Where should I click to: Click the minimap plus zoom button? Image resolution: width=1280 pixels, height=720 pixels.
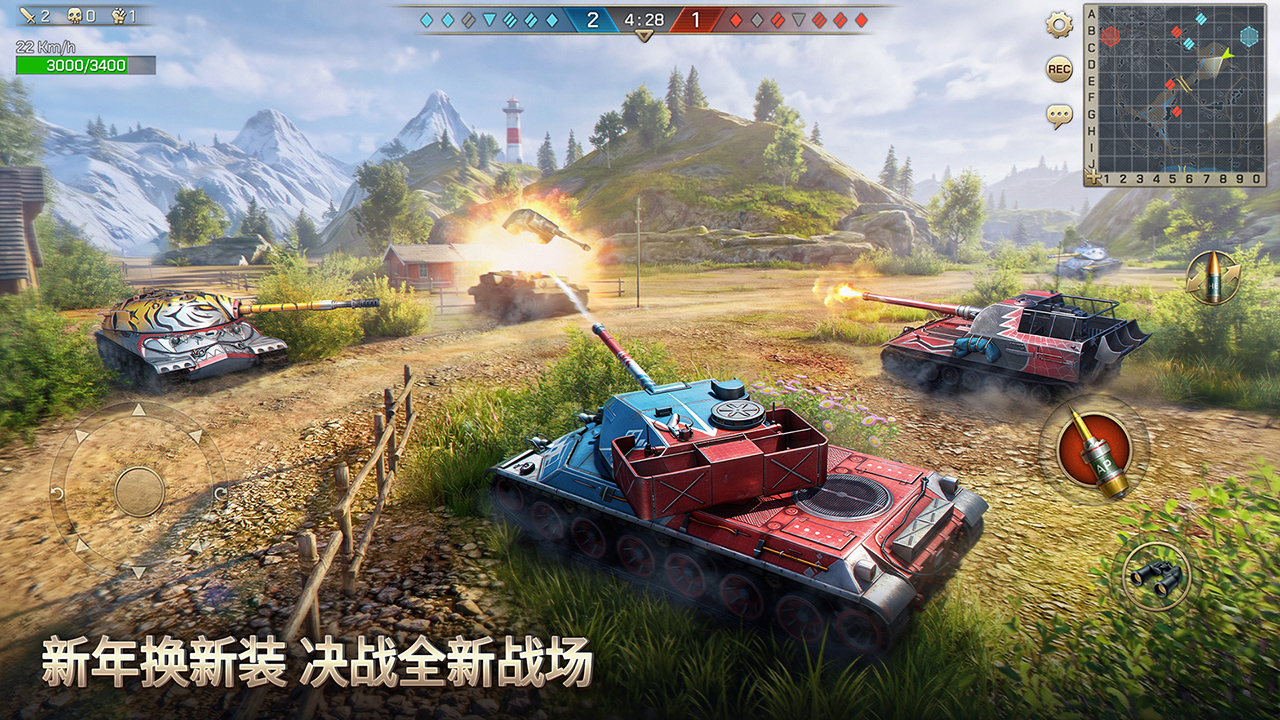point(1092,178)
